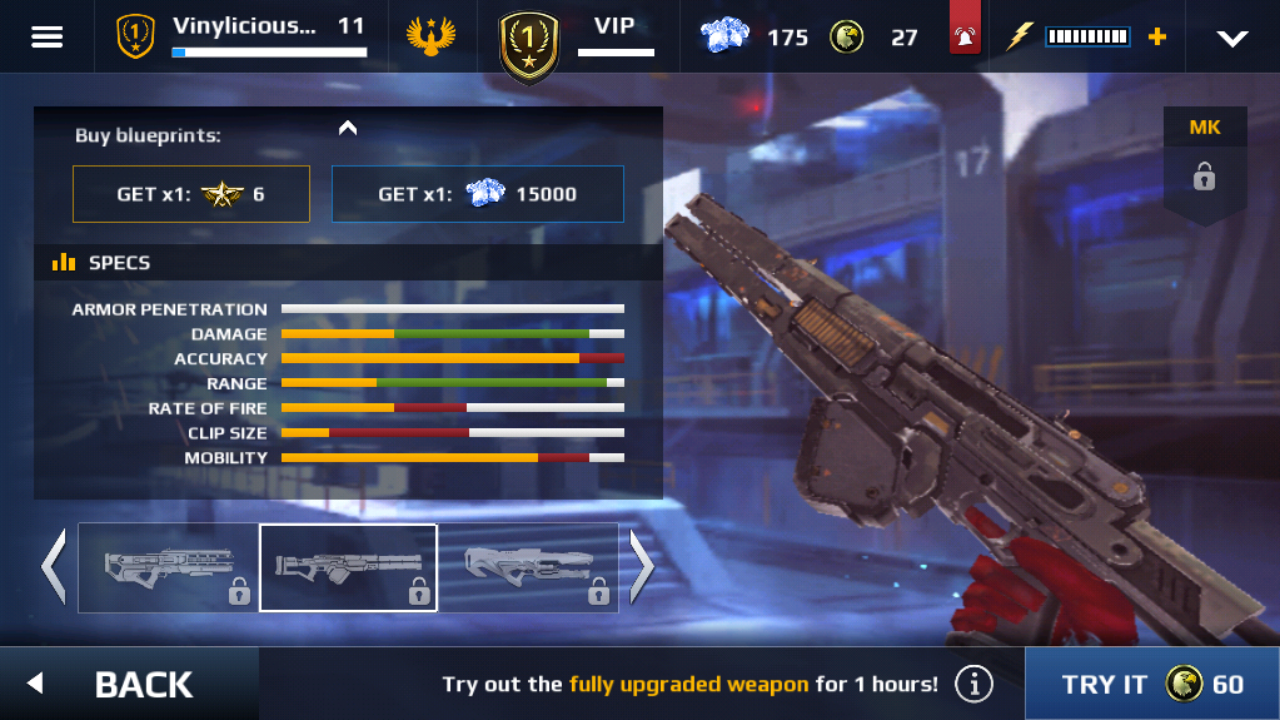Select the third locked white weapon thumbnail
1280x720 pixels.
click(528, 568)
